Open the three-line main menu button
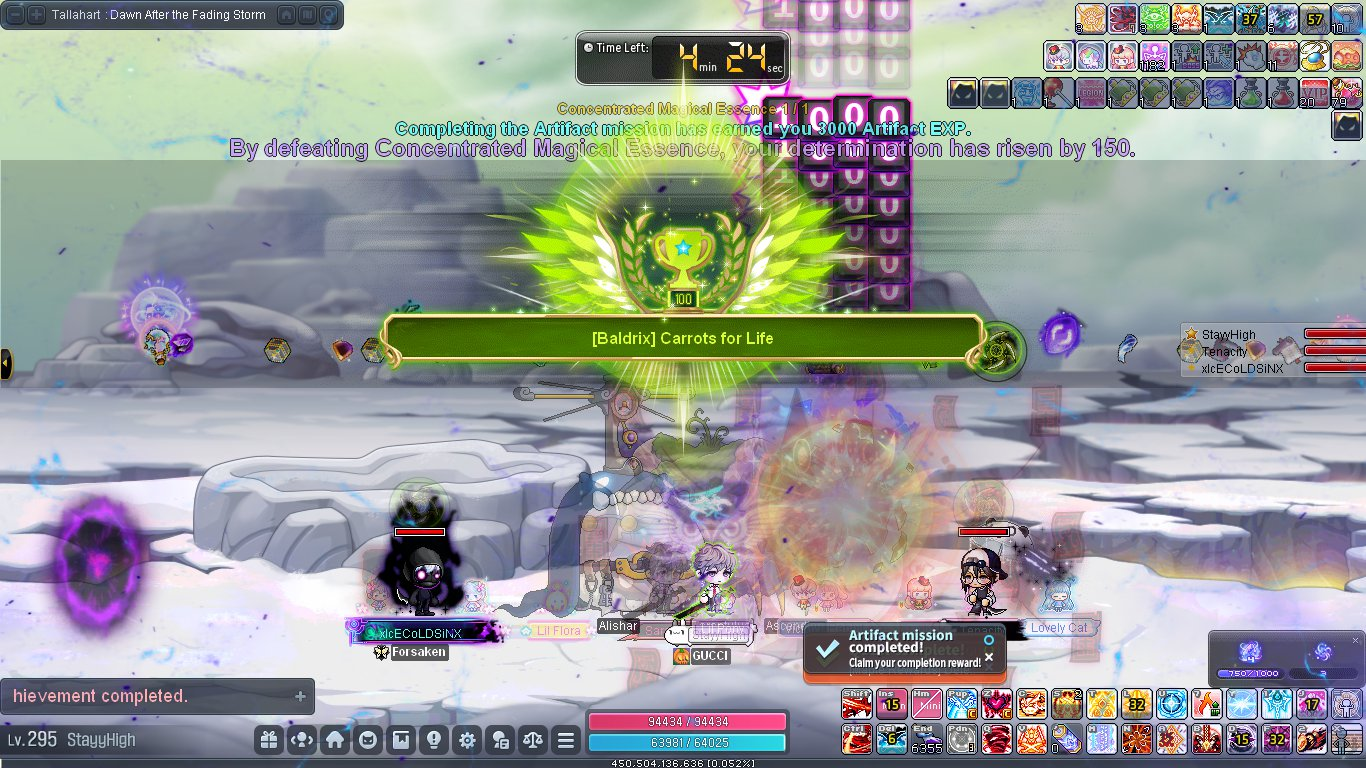Image resolution: width=1366 pixels, height=768 pixels. 566,741
